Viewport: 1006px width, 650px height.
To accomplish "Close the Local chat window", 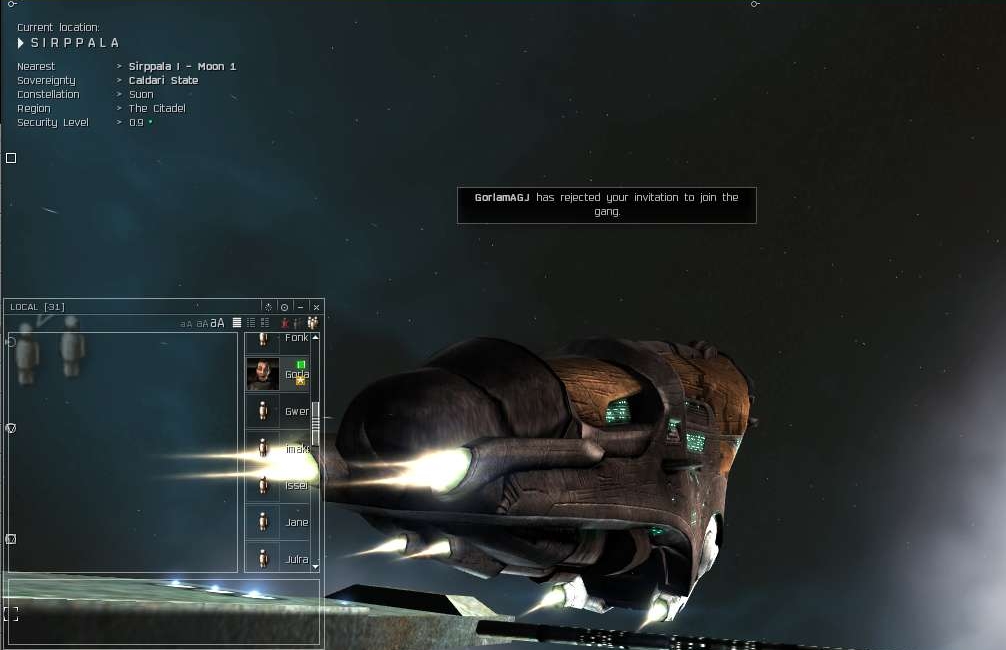I will point(316,307).
